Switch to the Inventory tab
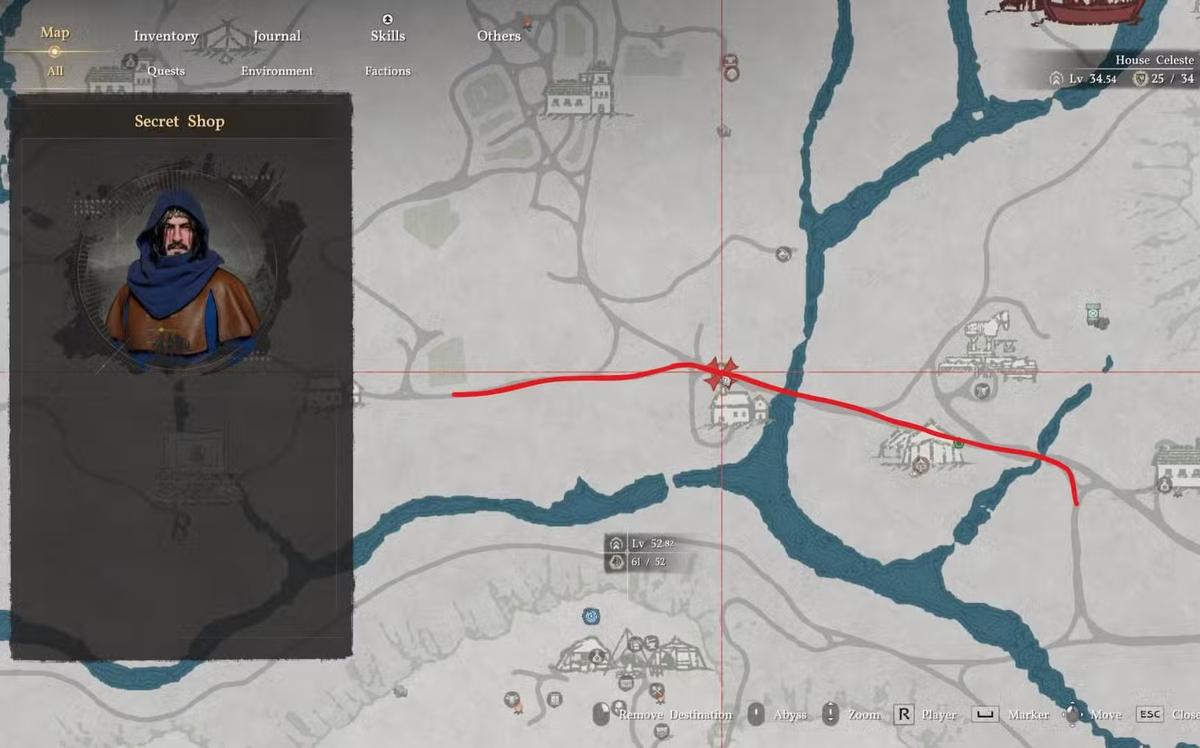The image size is (1200, 748). [x=166, y=36]
